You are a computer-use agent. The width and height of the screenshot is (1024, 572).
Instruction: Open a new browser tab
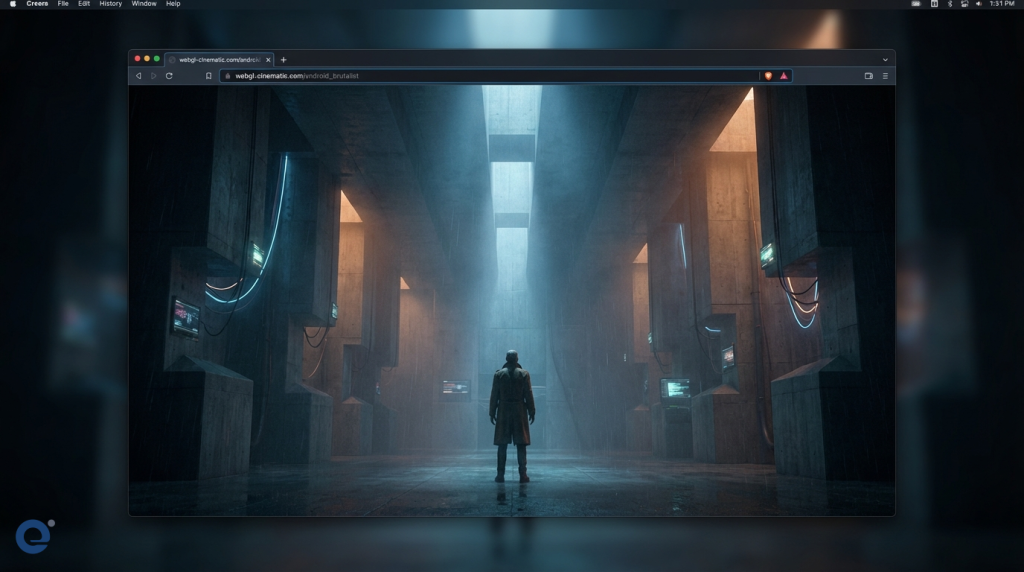tap(283, 60)
